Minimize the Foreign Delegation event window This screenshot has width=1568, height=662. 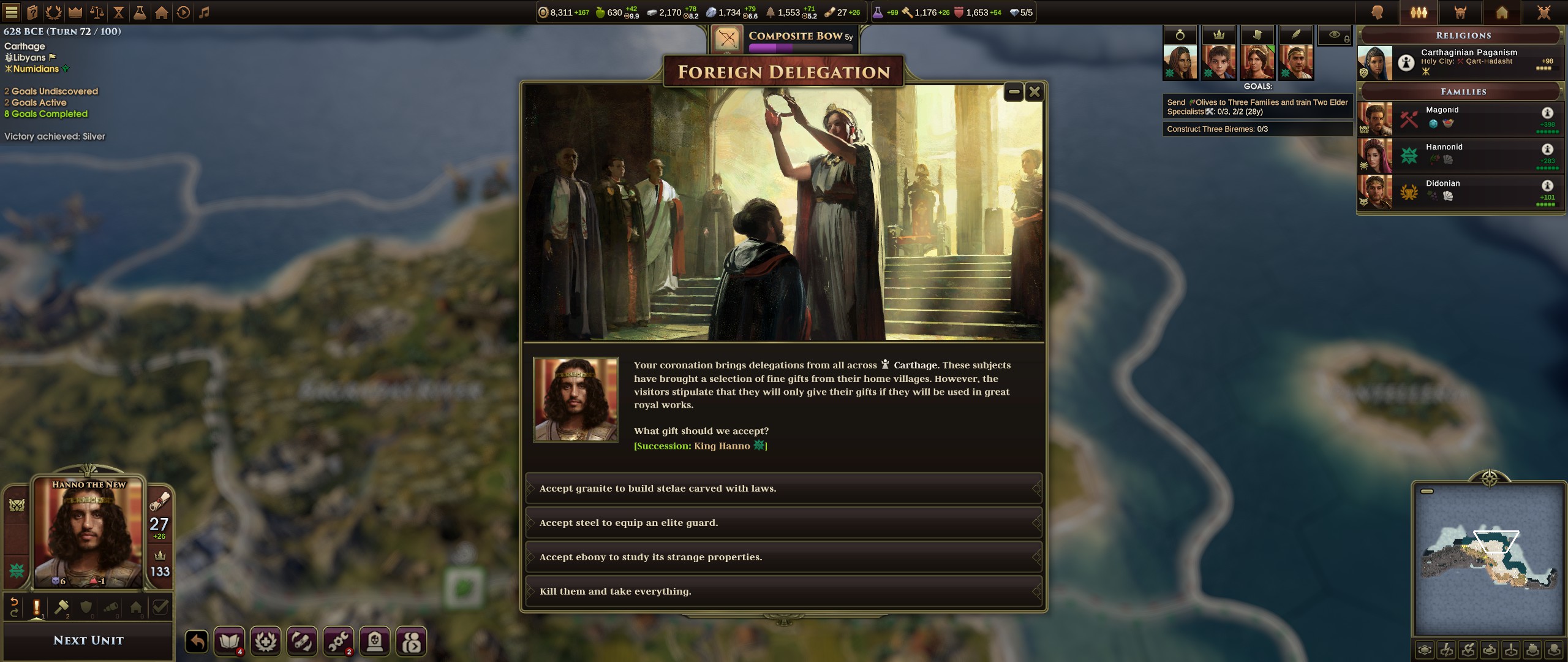pyautogui.click(x=1012, y=91)
